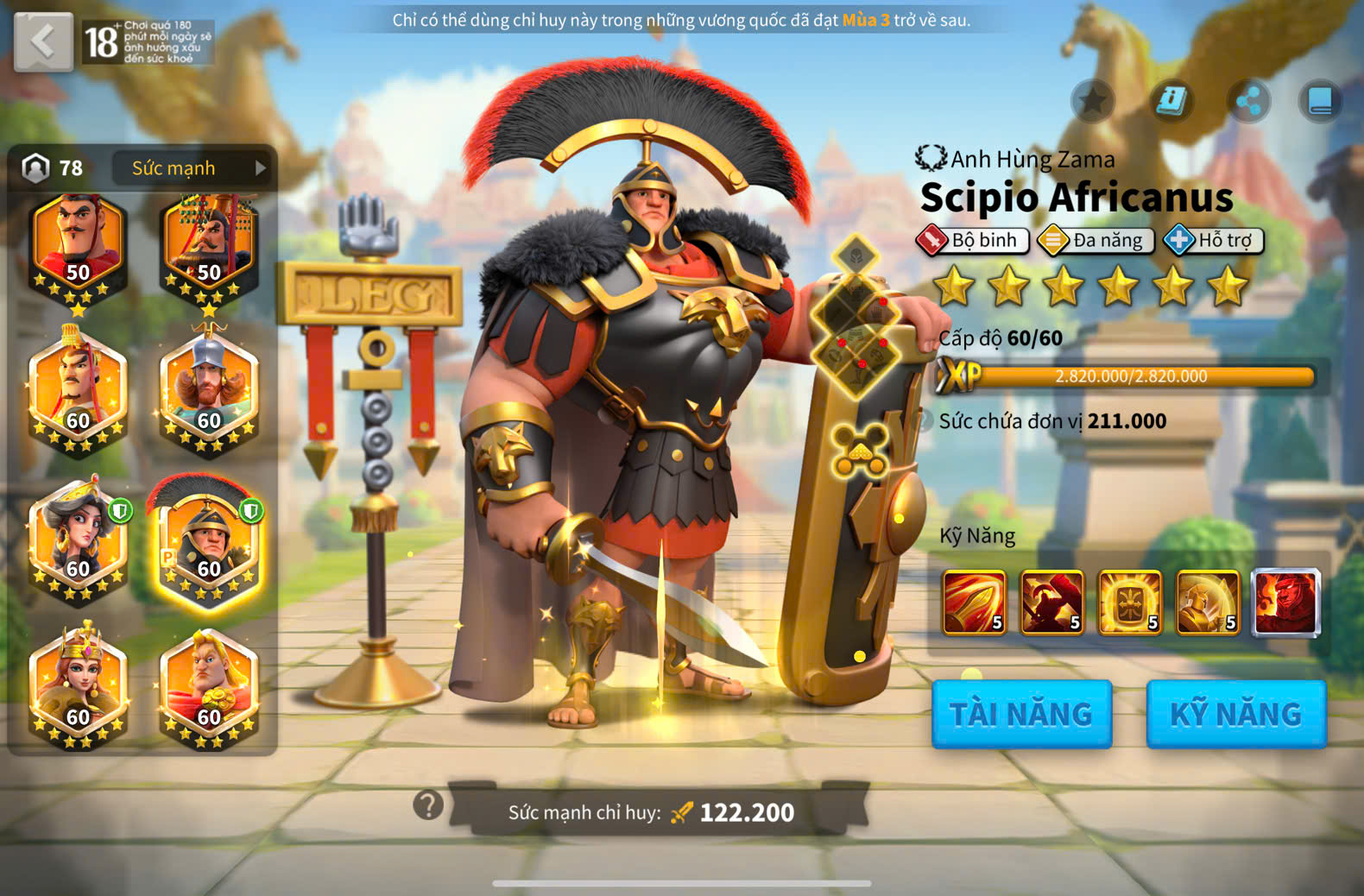Click the question mark help icon
1364x896 pixels.
pyautogui.click(x=428, y=805)
